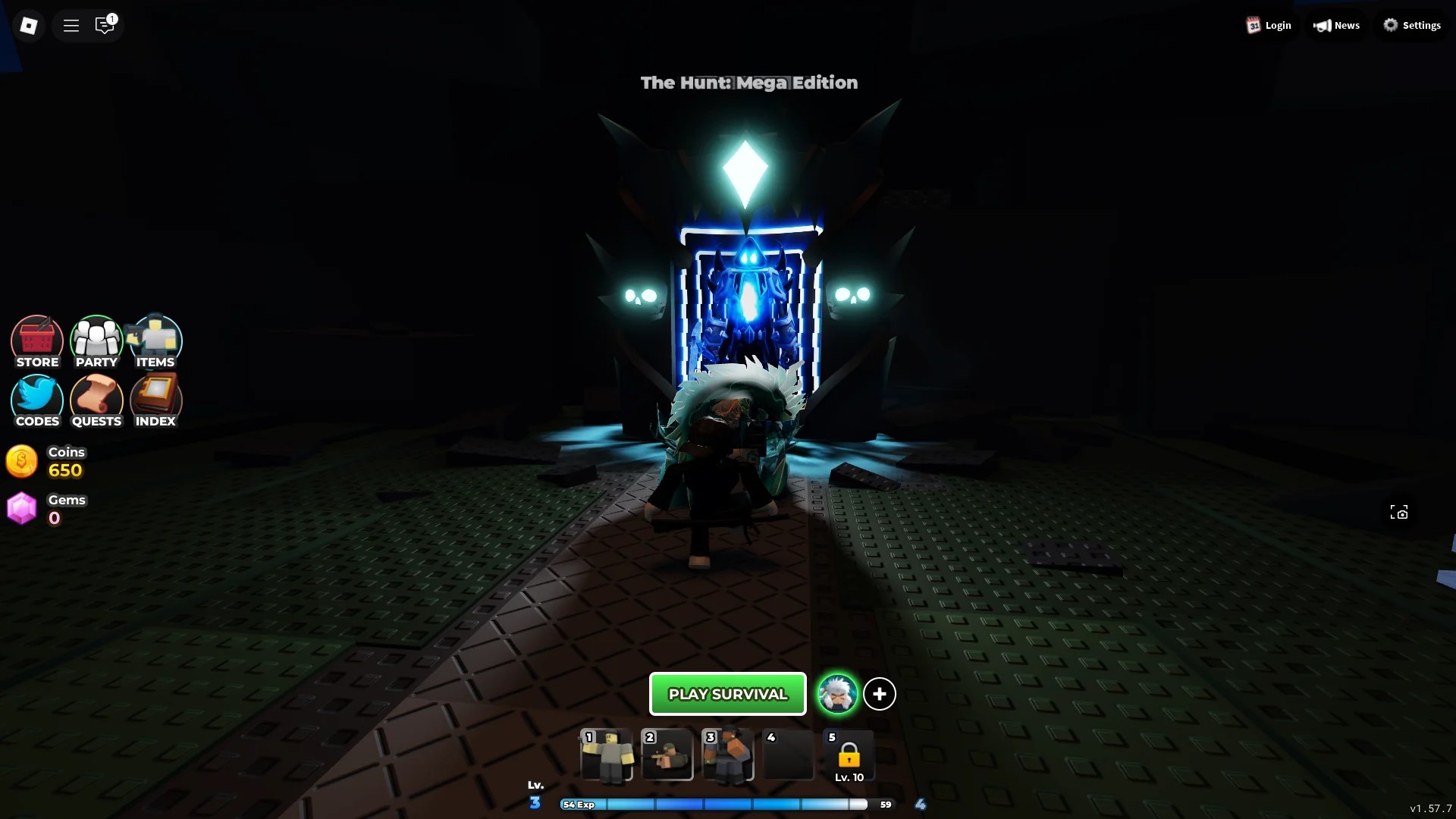Open the Roblox chat panel
Viewport: 1456px width, 819px height.
105,25
